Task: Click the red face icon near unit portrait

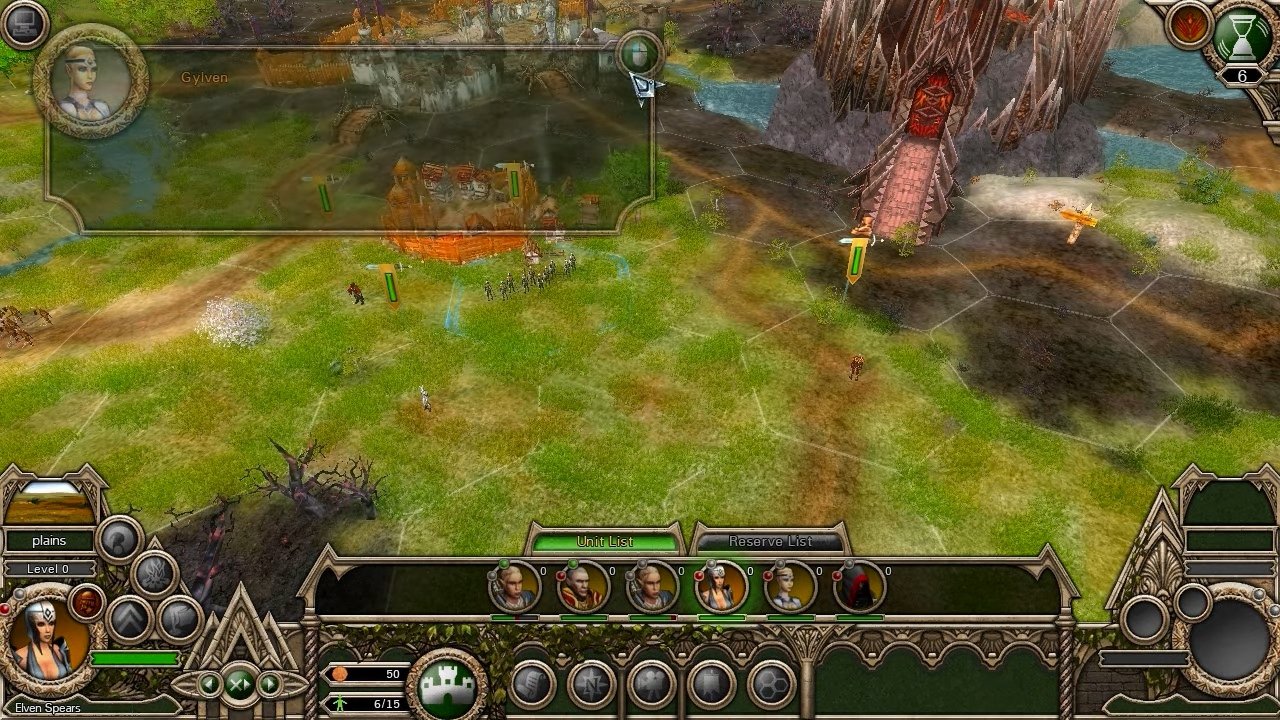Action: coord(88,601)
